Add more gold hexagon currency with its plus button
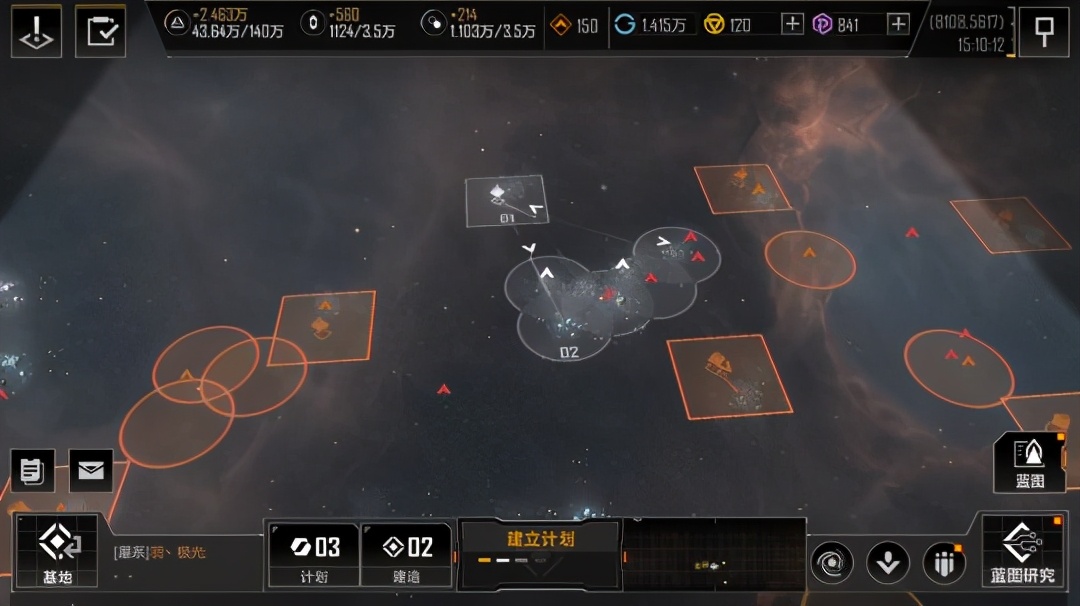Viewport: 1080px width, 606px height. (x=792, y=24)
